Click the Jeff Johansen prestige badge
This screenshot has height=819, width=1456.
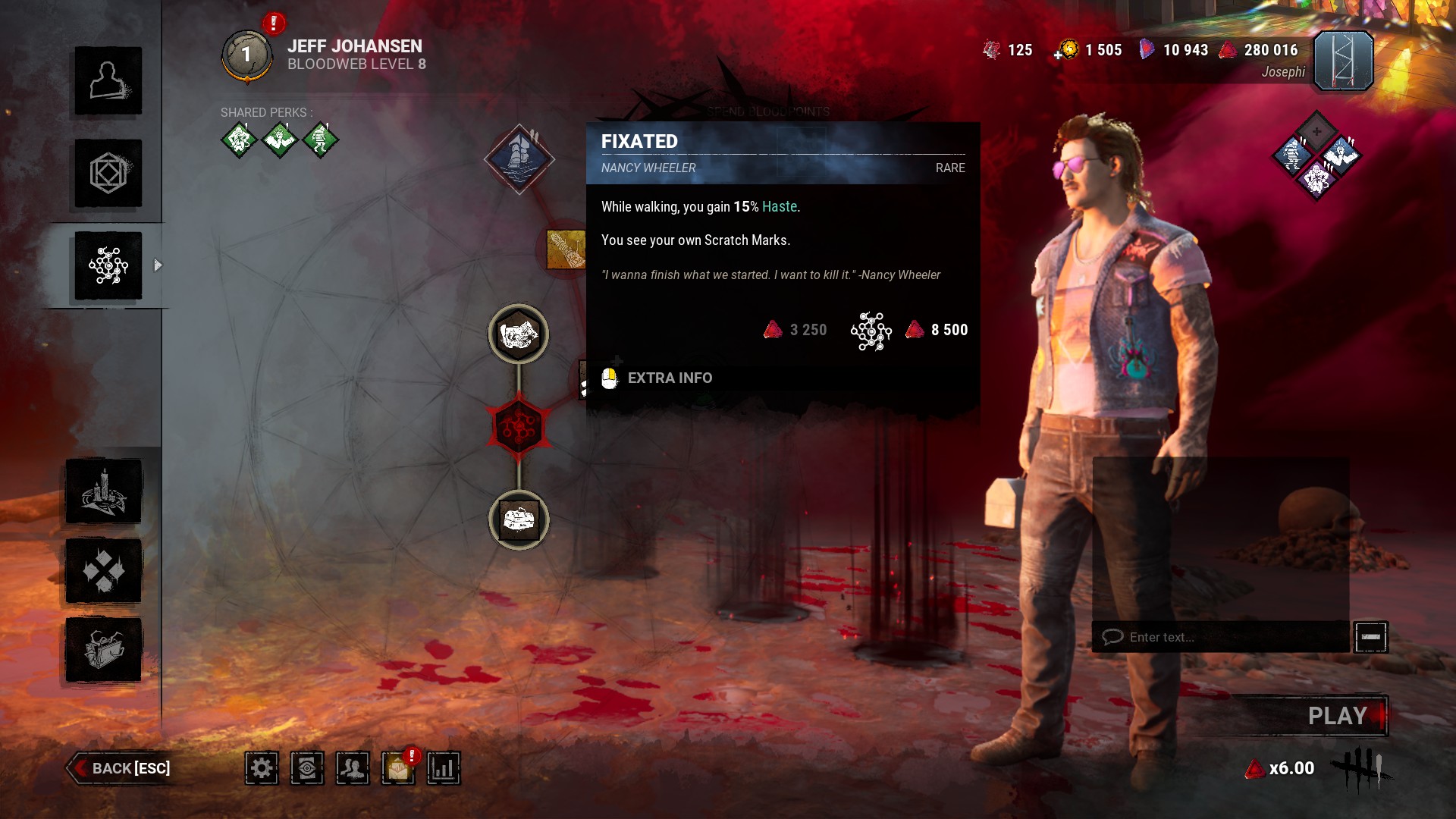[x=246, y=55]
